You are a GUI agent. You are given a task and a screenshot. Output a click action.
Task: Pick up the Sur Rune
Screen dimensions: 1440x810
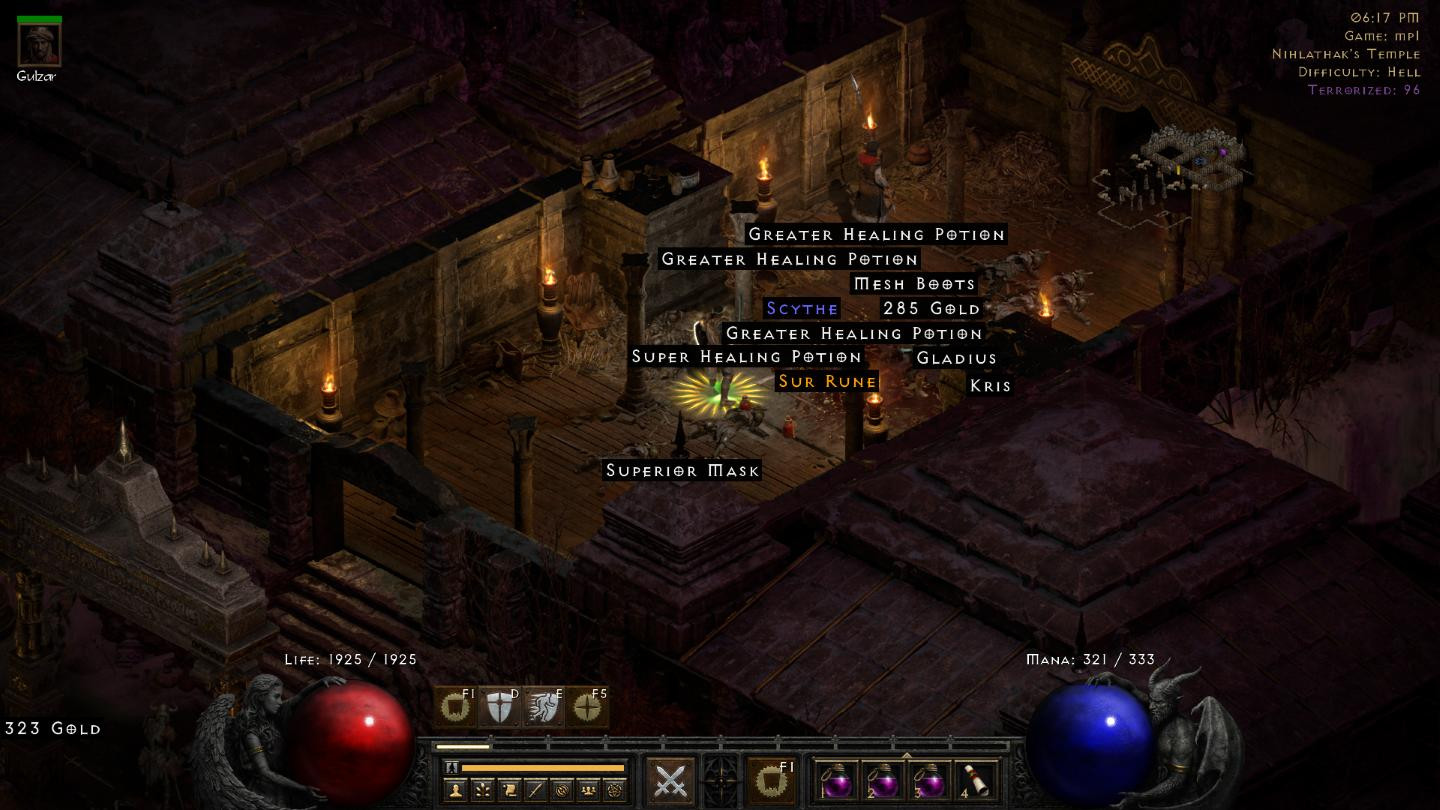pyautogui.click(x=827, y=381)
